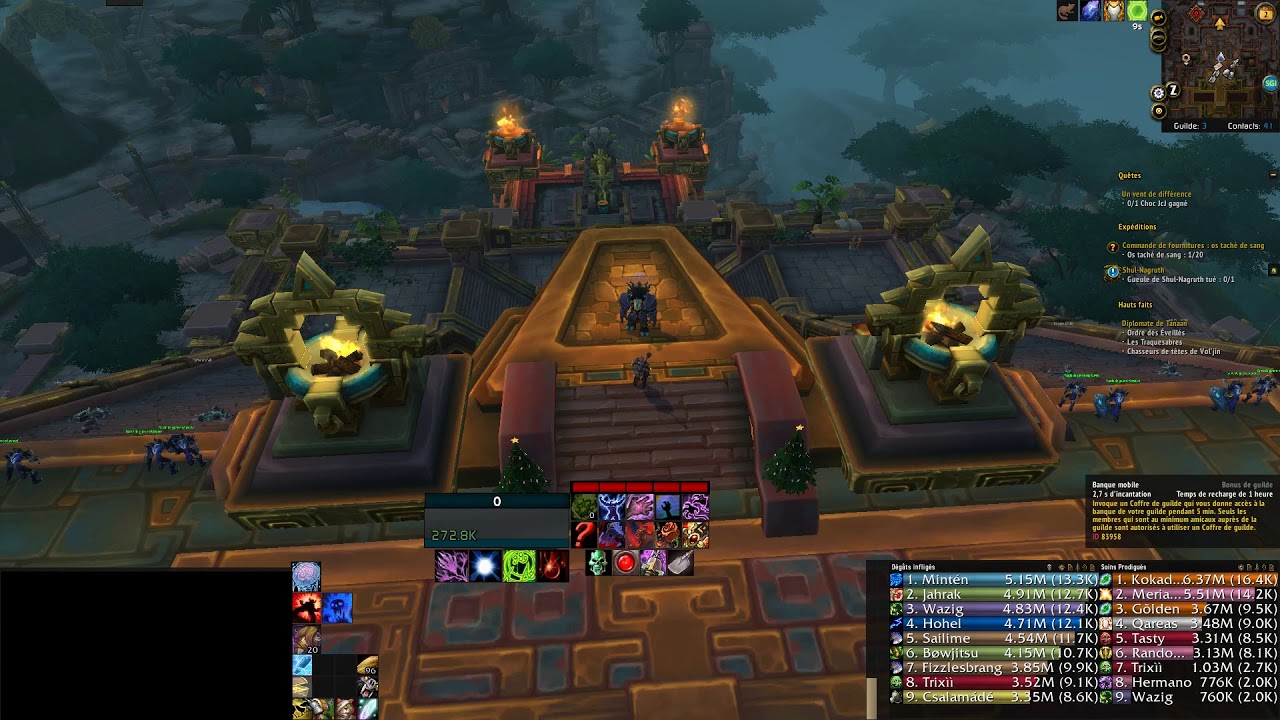The height and width of the screenshot is (720, 1280).
Task: Activate the green screaming face ability
Action: [x=519, y=566]
